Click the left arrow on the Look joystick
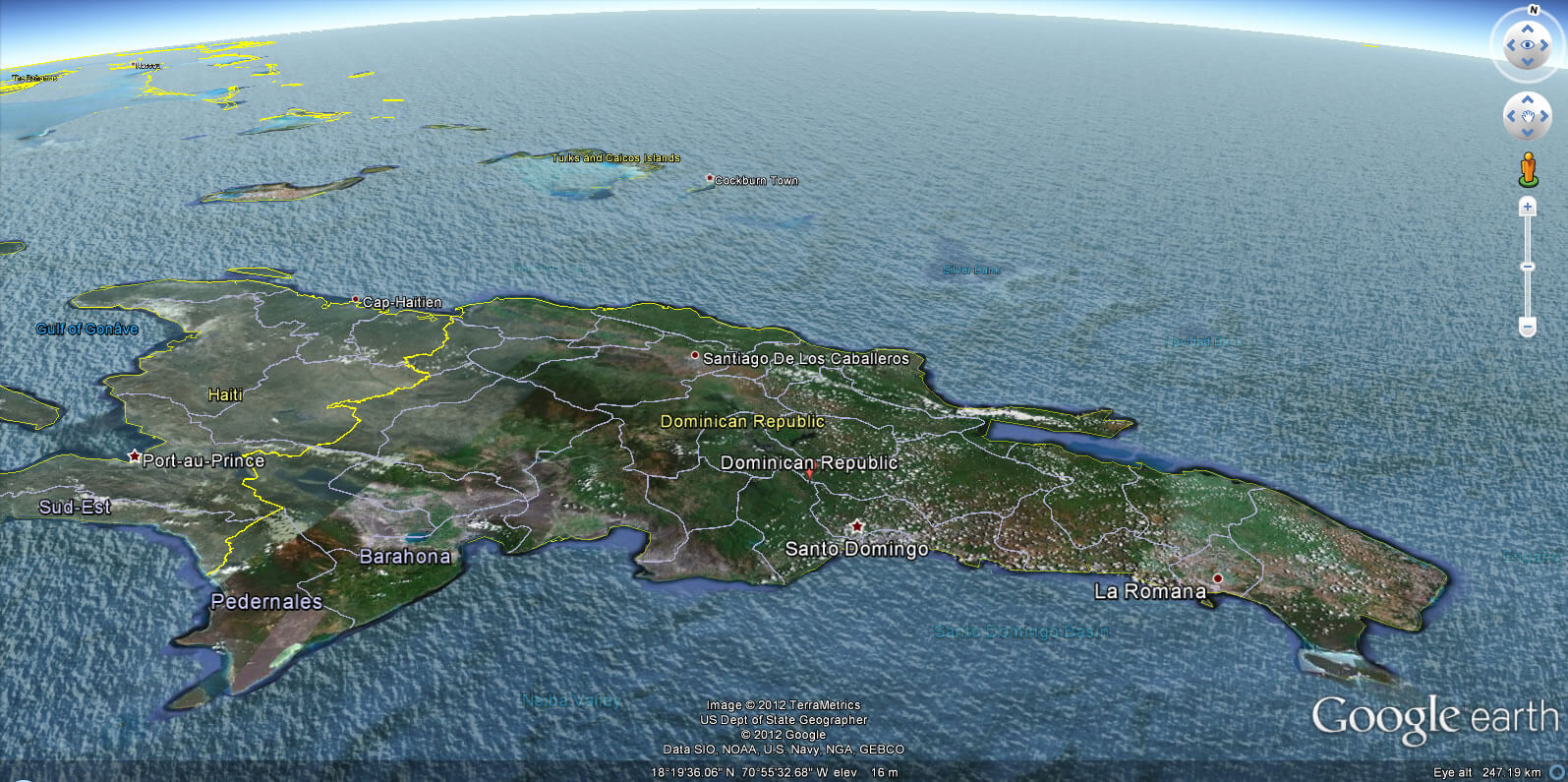 click(x=1511, y=43)
